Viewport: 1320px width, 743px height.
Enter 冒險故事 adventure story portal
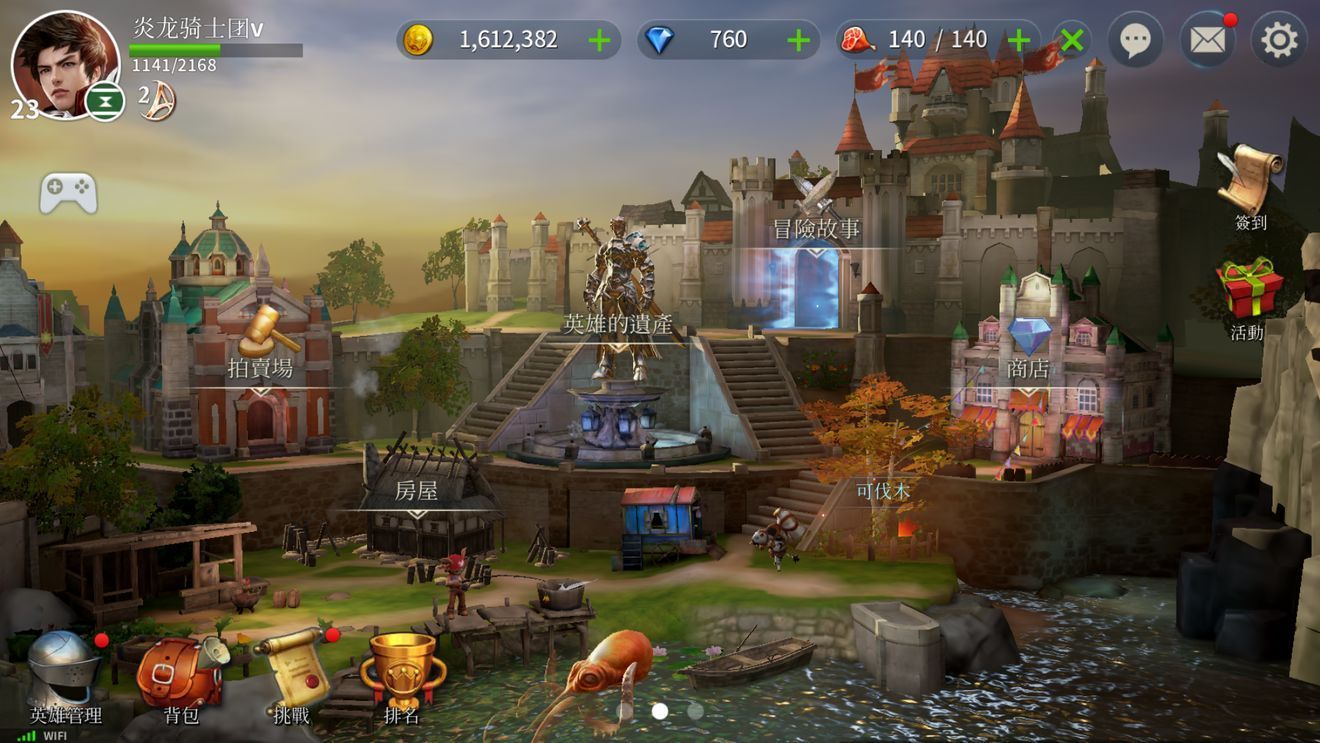(815, 230)
